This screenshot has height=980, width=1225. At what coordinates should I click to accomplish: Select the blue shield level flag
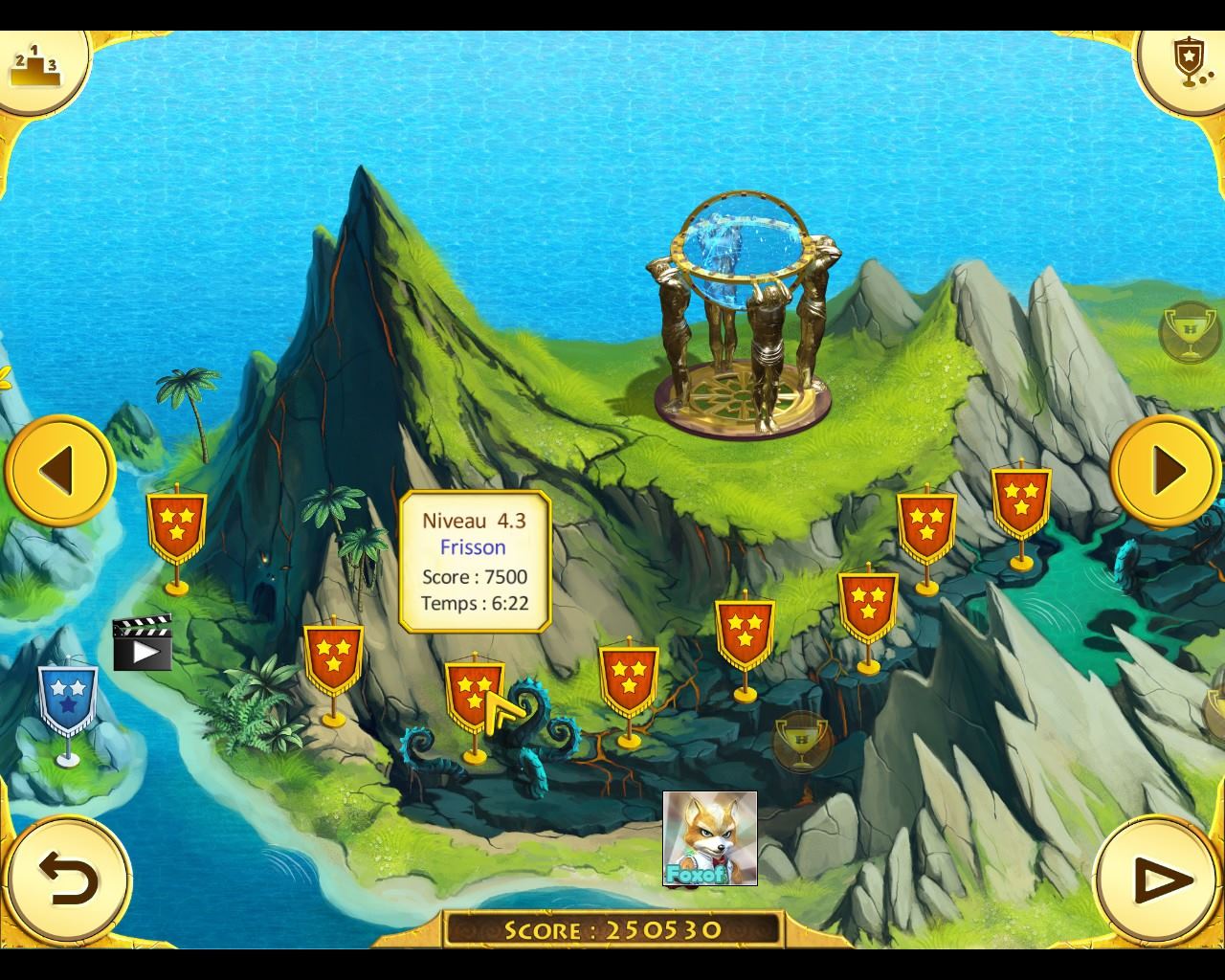tap(67, 702)
